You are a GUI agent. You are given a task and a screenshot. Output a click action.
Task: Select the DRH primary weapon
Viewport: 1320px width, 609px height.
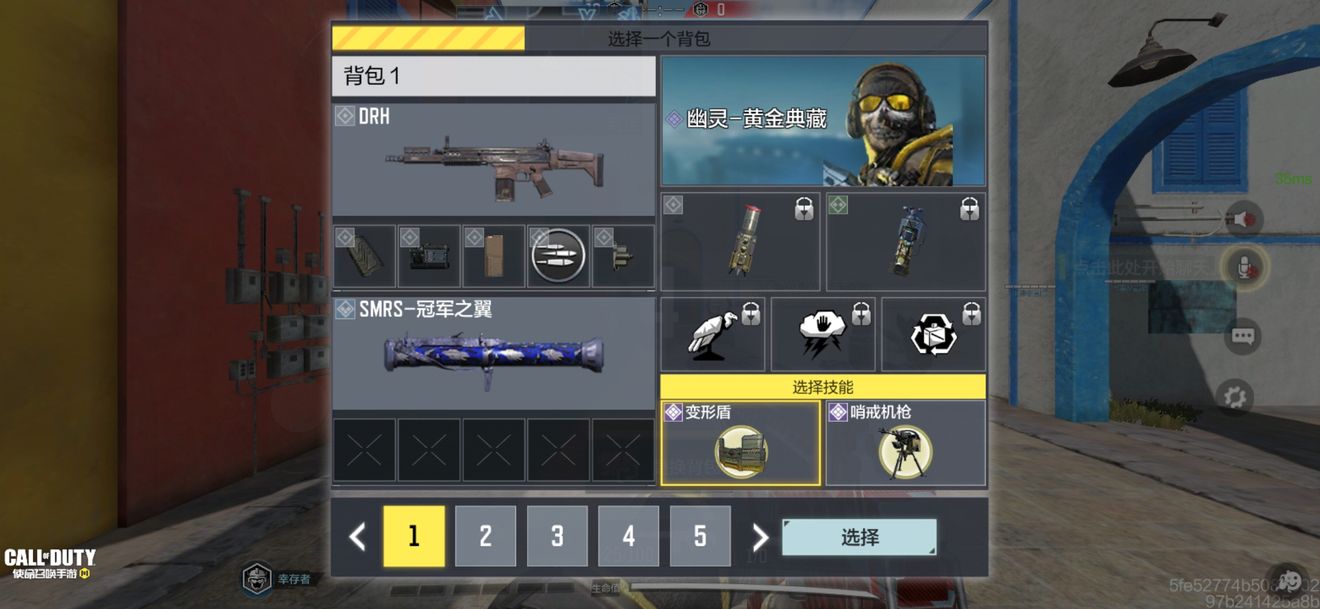click(493, 161)
